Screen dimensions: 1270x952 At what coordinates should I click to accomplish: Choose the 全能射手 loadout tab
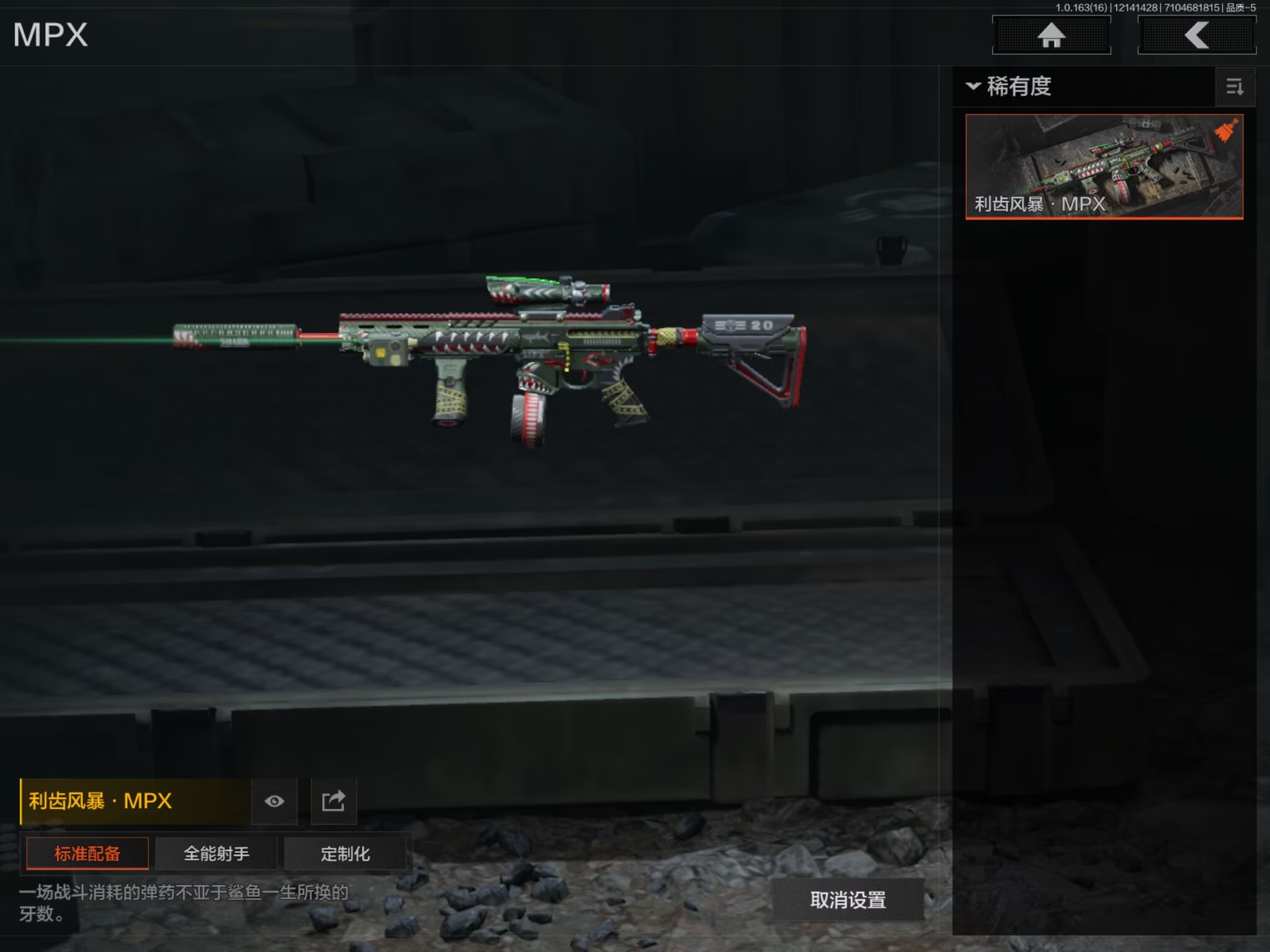click(216, 853)
